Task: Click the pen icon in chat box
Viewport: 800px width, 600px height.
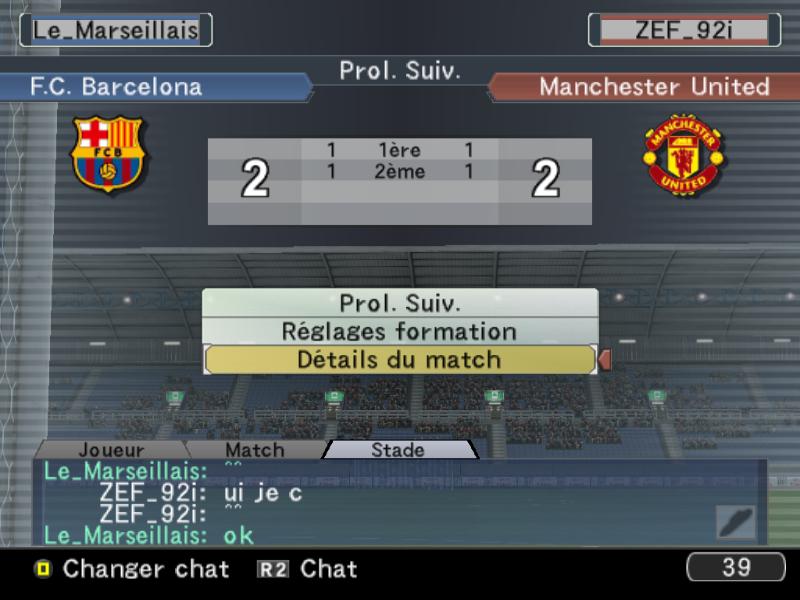Action: [x=735, y=522]
